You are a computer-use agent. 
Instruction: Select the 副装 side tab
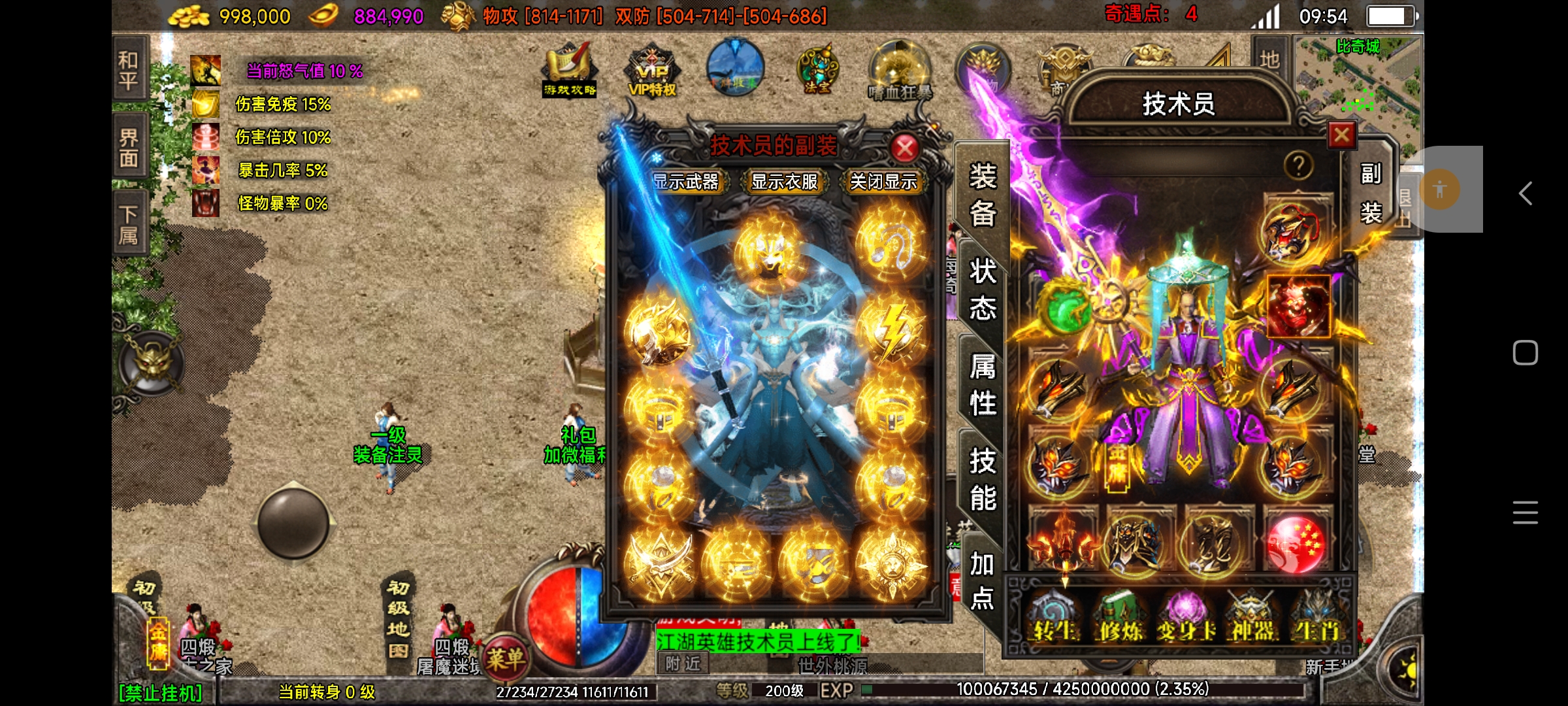point(1371,193)
